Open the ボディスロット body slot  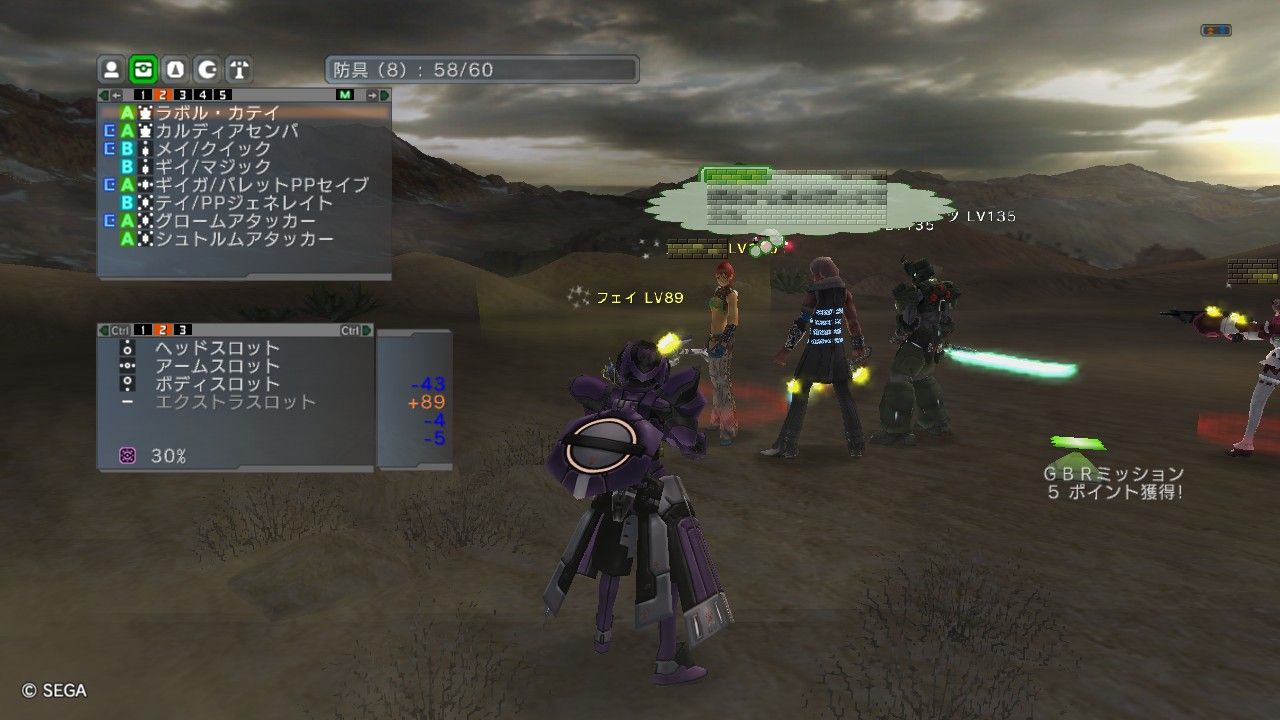click(217, 384)
